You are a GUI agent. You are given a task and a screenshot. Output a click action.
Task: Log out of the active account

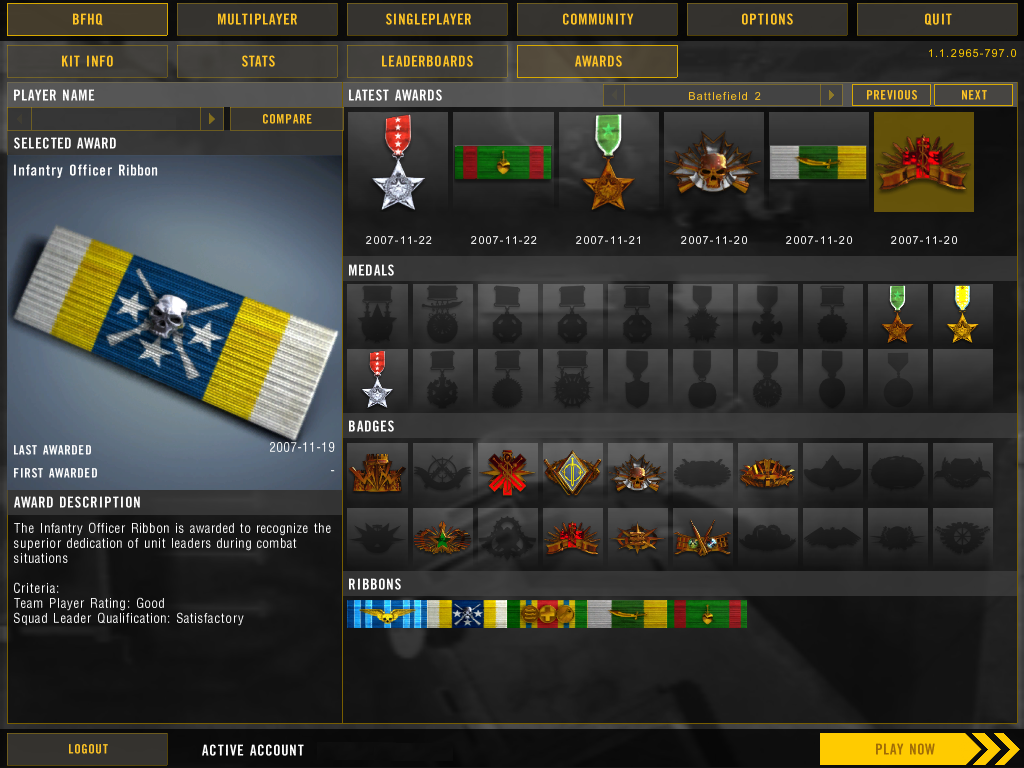87,749
